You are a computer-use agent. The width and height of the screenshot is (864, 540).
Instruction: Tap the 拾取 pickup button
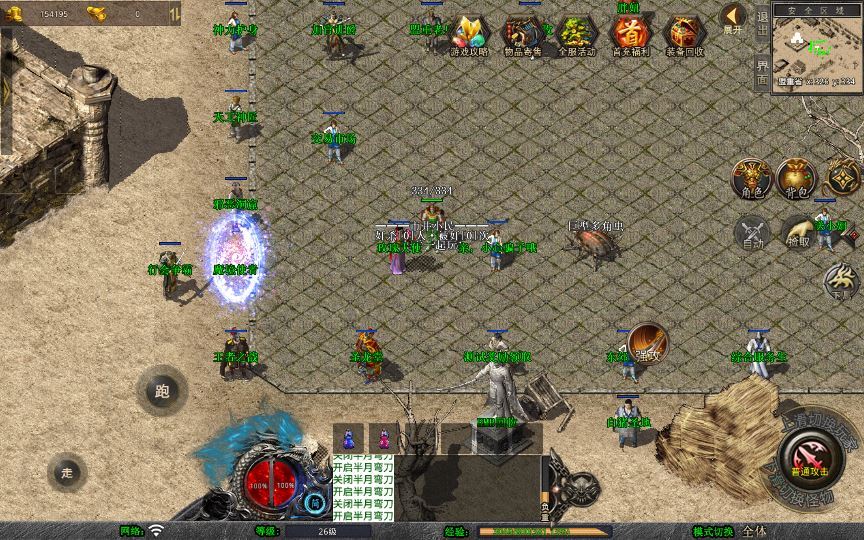coord(798,233)
